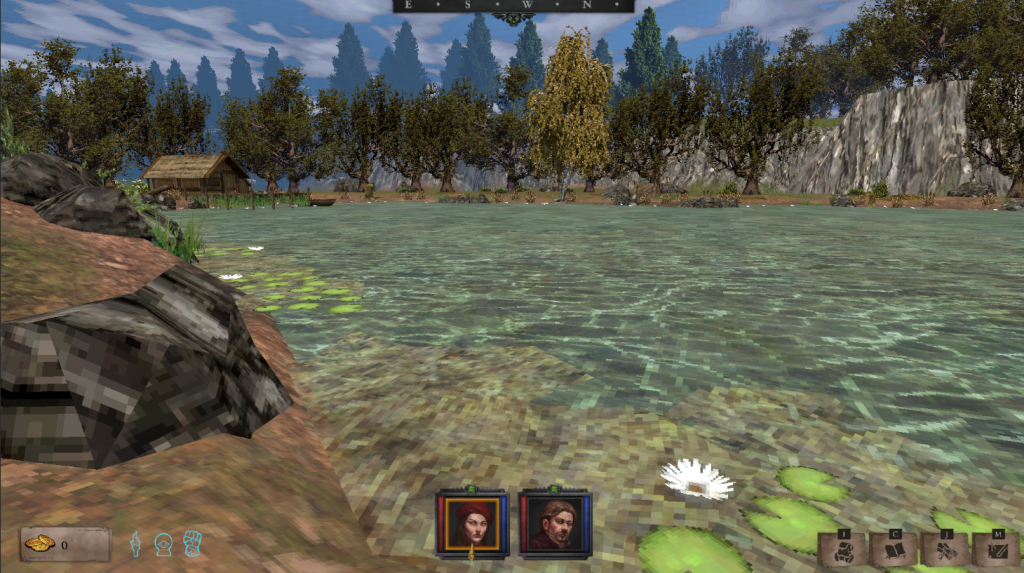Click the compass bar
Image resolution: width=1024 pixels, height=573 pixels.
(513, 6)
